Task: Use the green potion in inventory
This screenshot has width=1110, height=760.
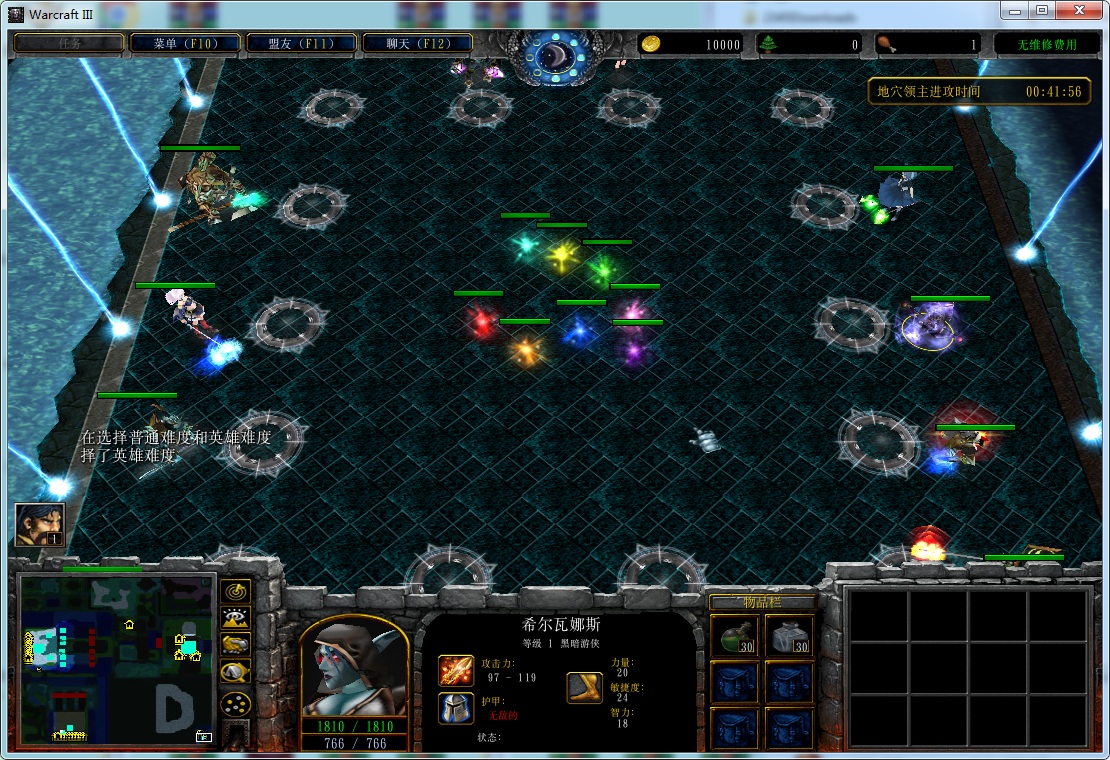Action: point(733,636)
